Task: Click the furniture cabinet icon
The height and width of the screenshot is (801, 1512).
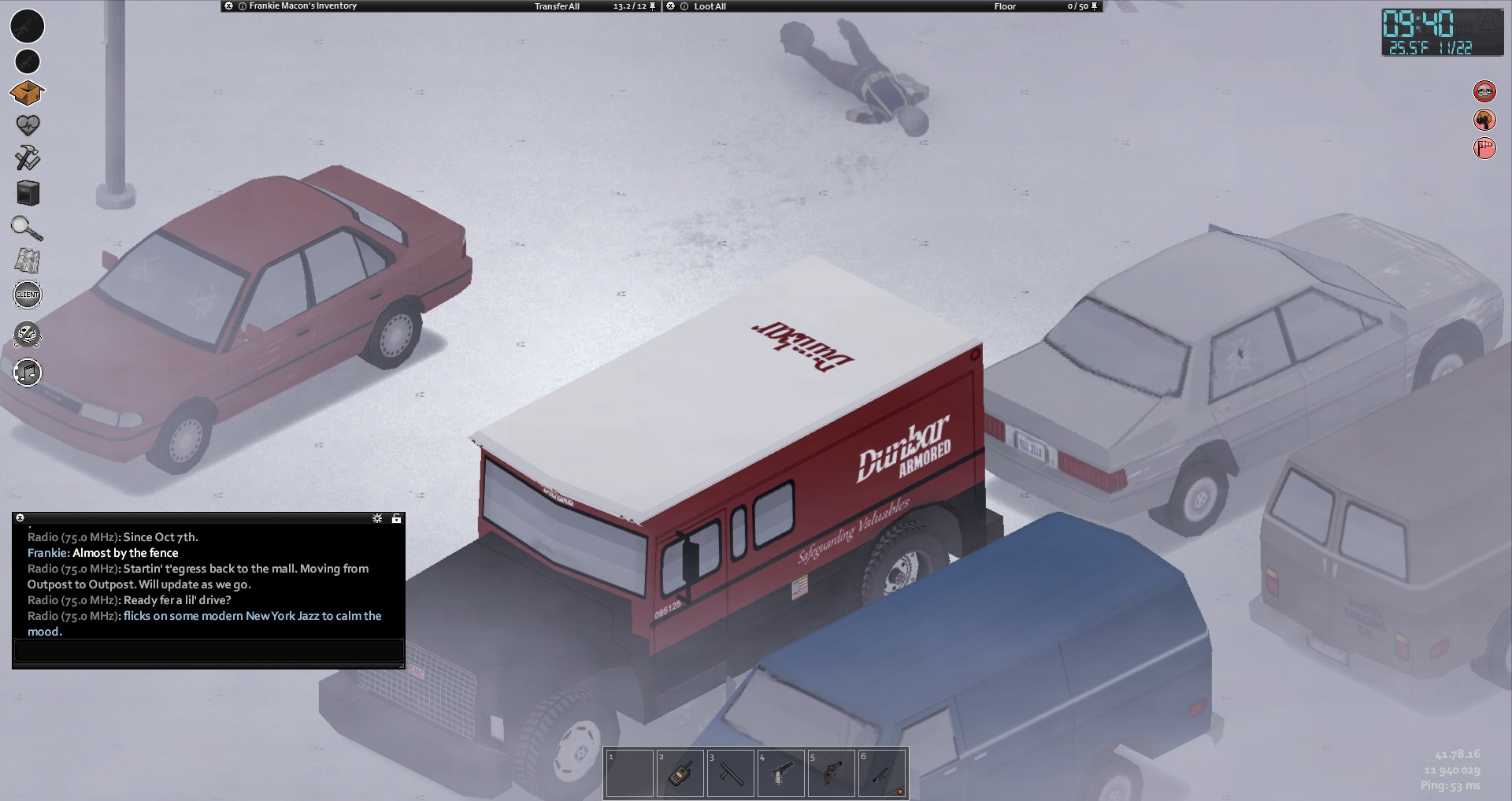Action: (28, 193)
